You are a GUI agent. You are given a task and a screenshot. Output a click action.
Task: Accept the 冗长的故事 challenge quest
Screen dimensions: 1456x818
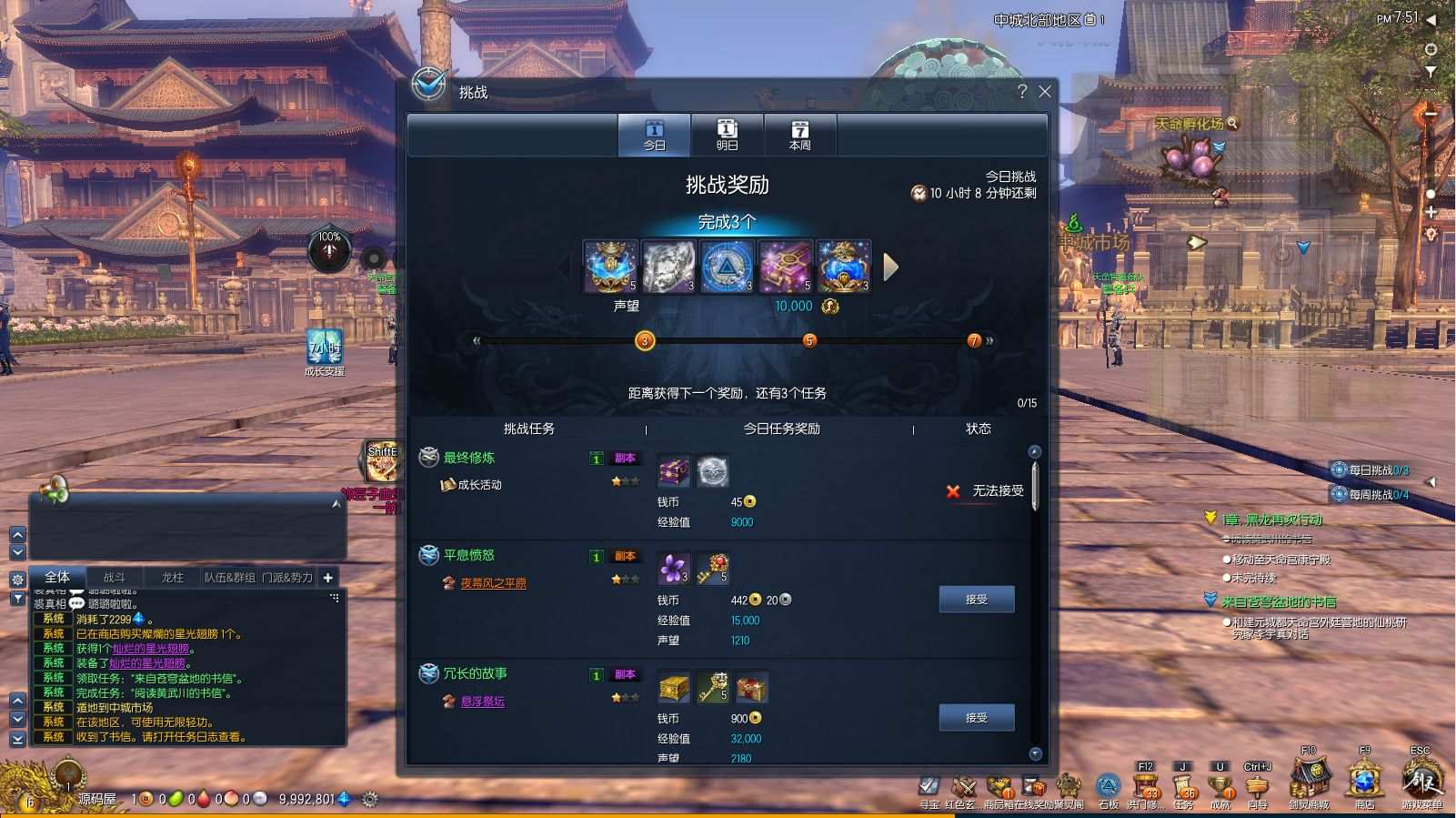pos(978,717)
